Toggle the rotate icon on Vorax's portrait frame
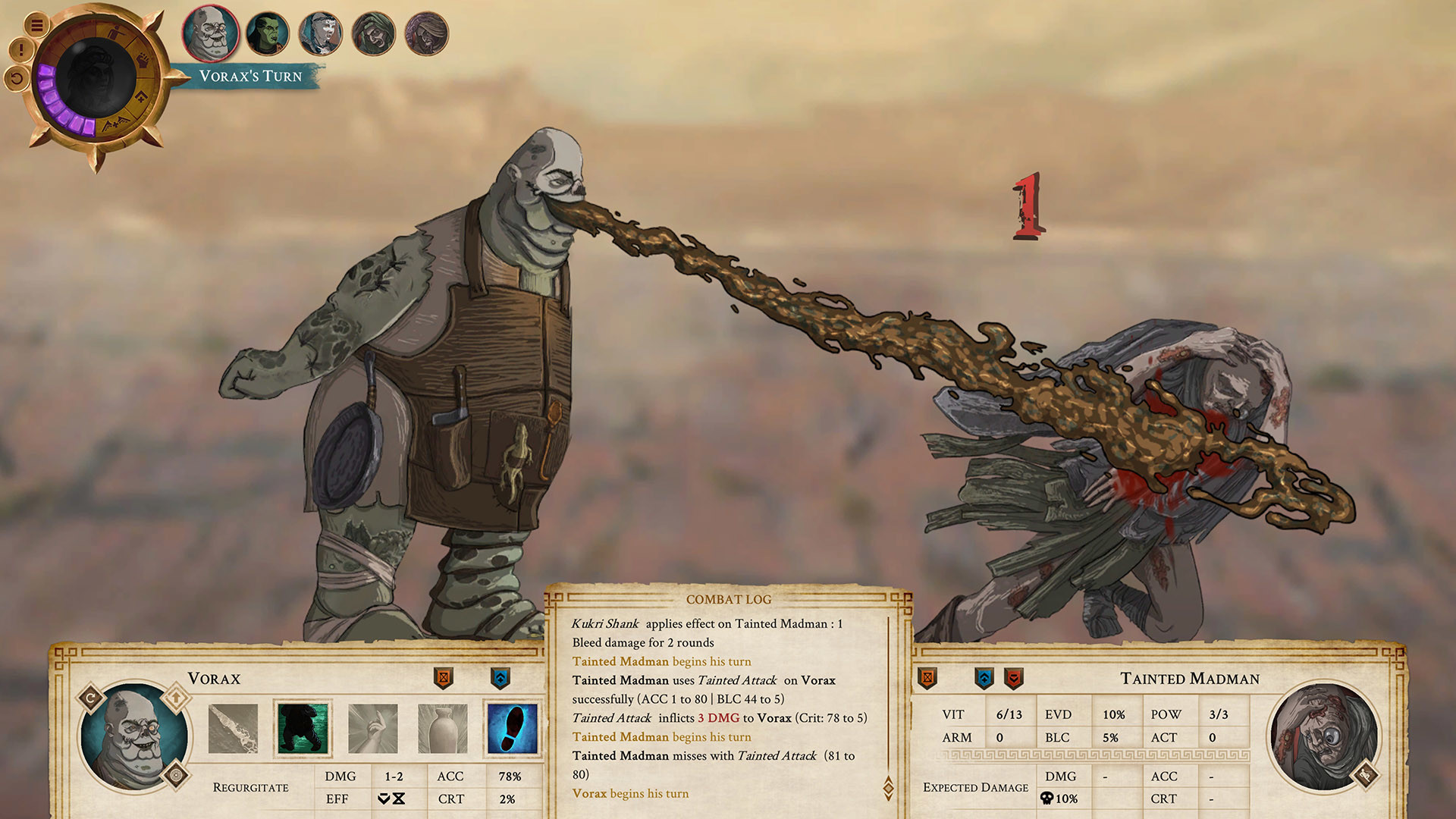The image size is (1456, 819). 89,695
